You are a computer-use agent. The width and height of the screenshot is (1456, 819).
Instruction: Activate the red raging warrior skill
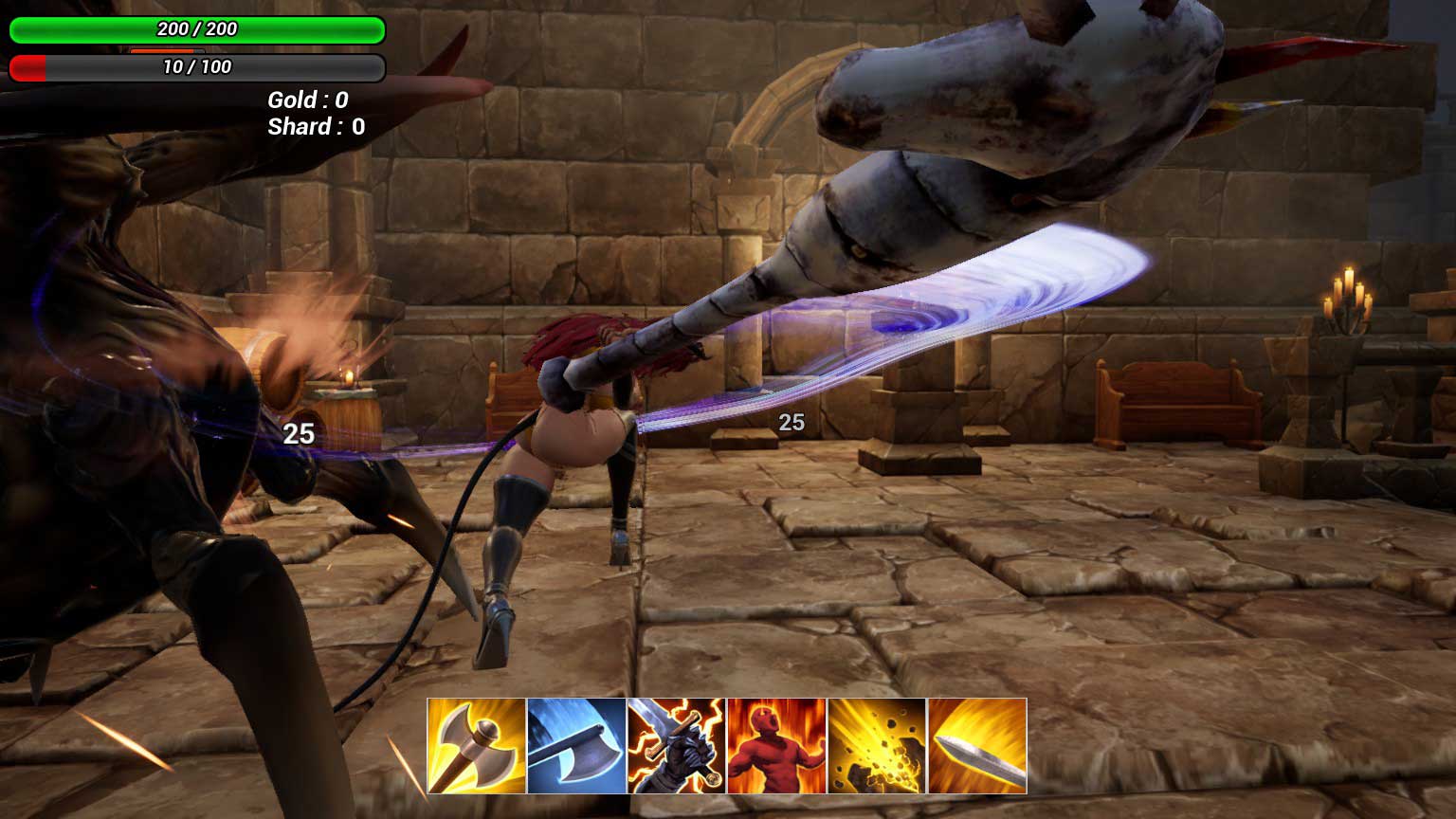pos(776,746)
